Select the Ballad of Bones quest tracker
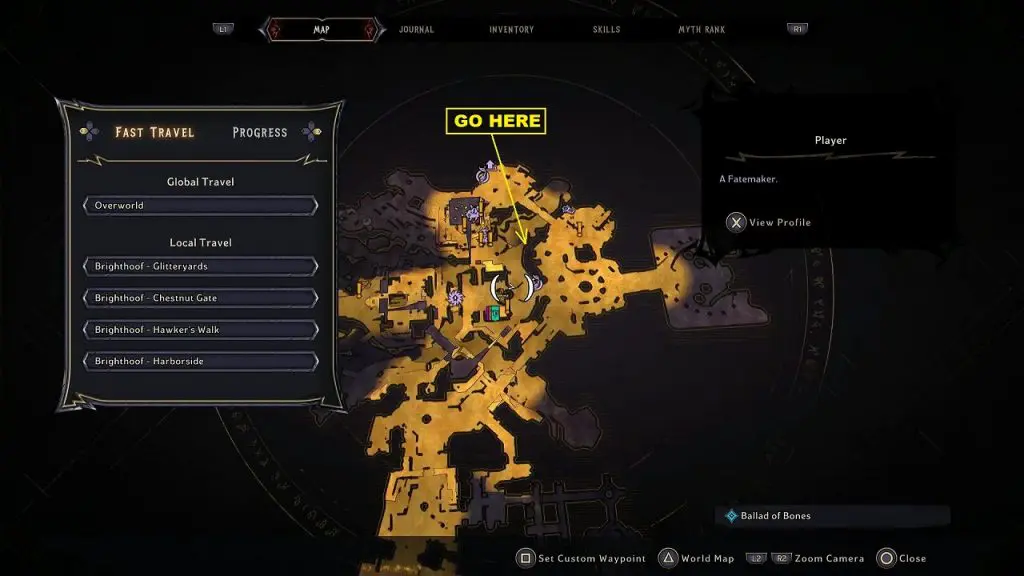Image resolution: width=1024 pixels, height=576 pixels. [775, 516]
